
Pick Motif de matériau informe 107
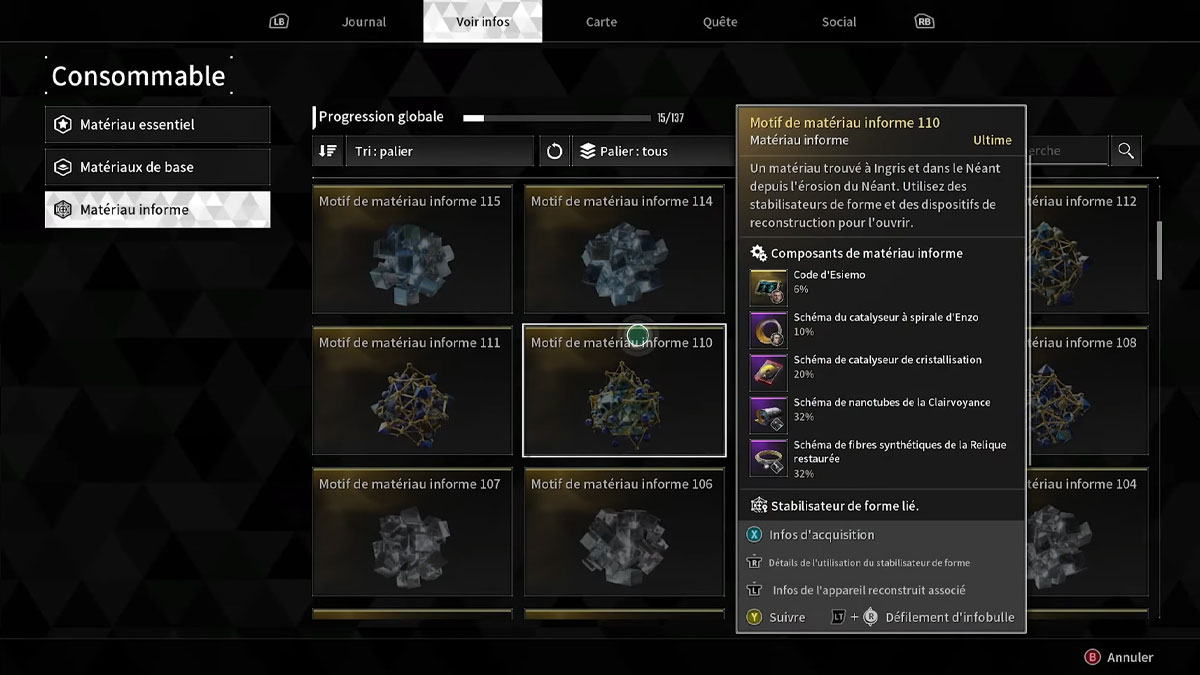click(x=412, y=531)
